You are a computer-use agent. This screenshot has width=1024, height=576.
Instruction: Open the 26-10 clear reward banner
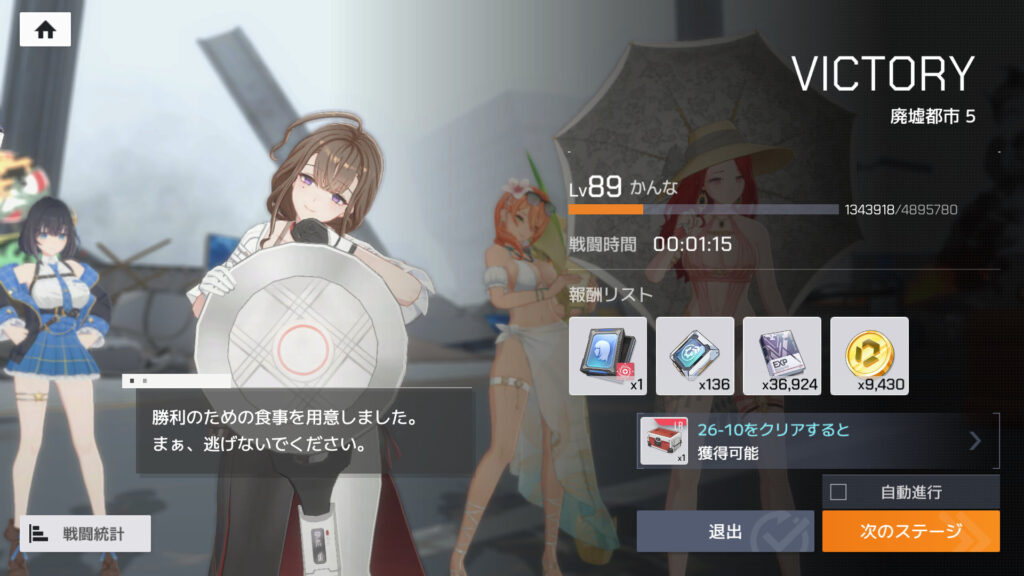pyautogui.click(x=818, y=441)
